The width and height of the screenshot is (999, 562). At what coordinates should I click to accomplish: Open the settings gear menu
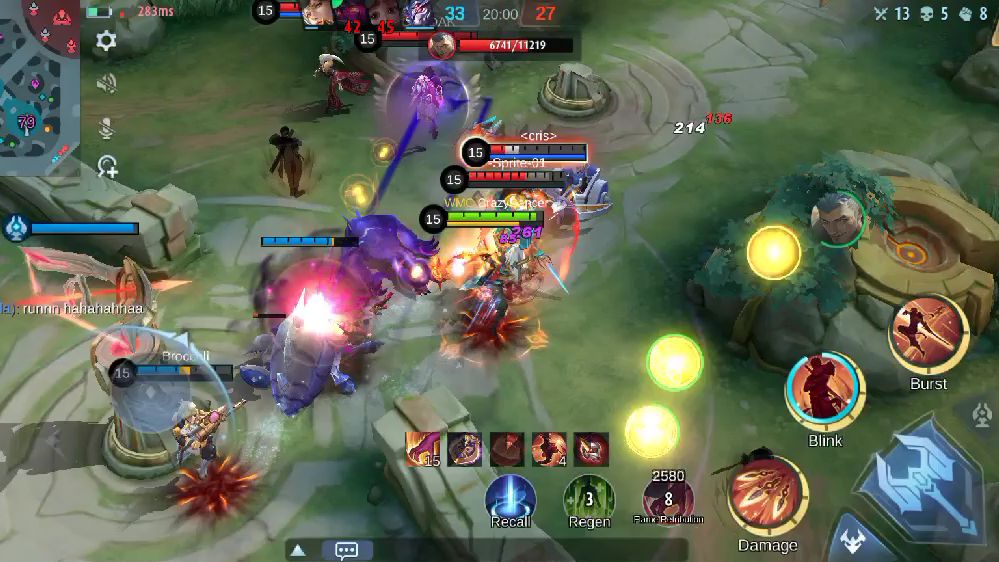[106, 40]
